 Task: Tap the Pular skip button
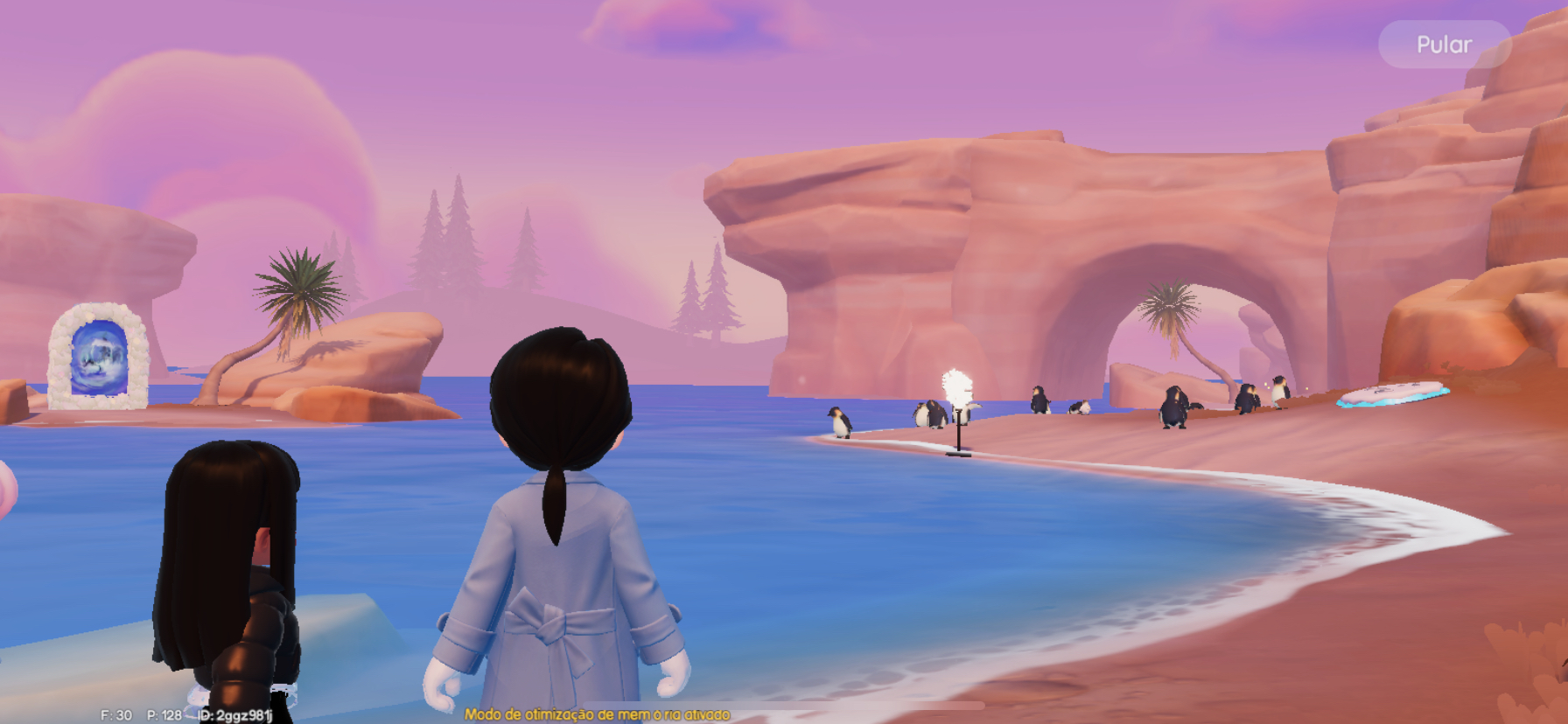(1444, 45)
